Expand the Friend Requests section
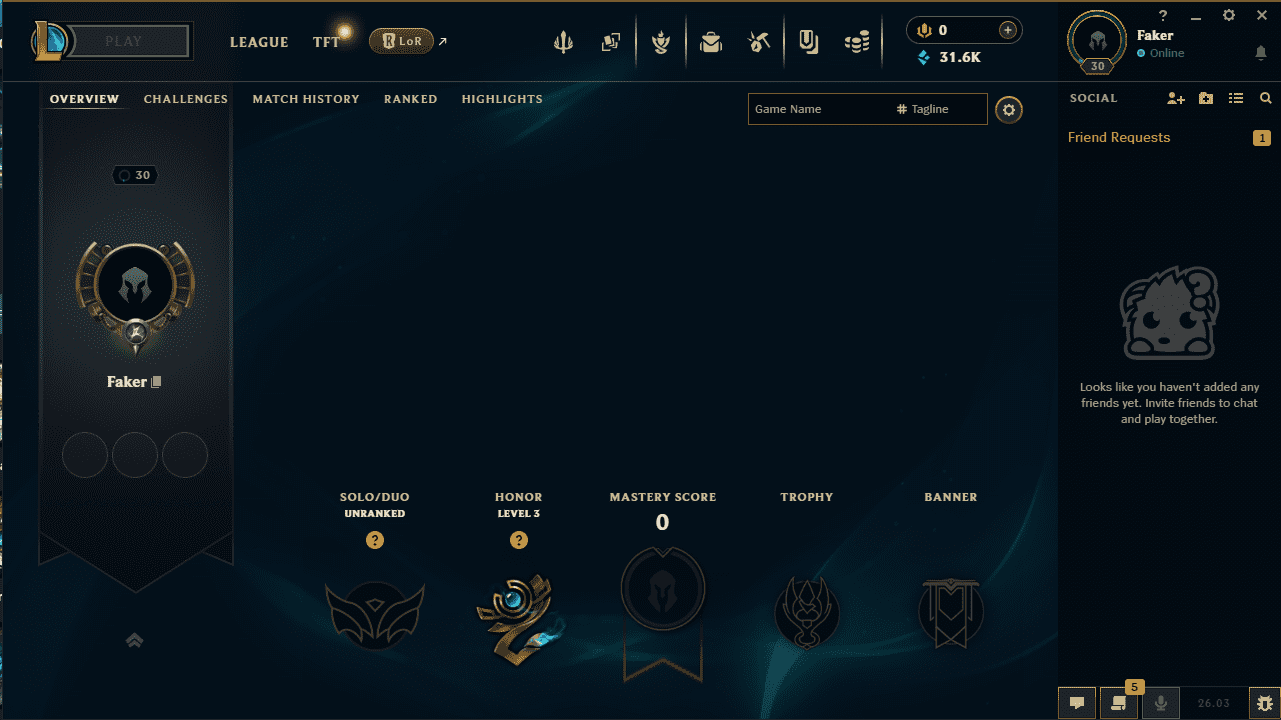This screenshot has height=720, width=1281. [x=1118, y=137]
